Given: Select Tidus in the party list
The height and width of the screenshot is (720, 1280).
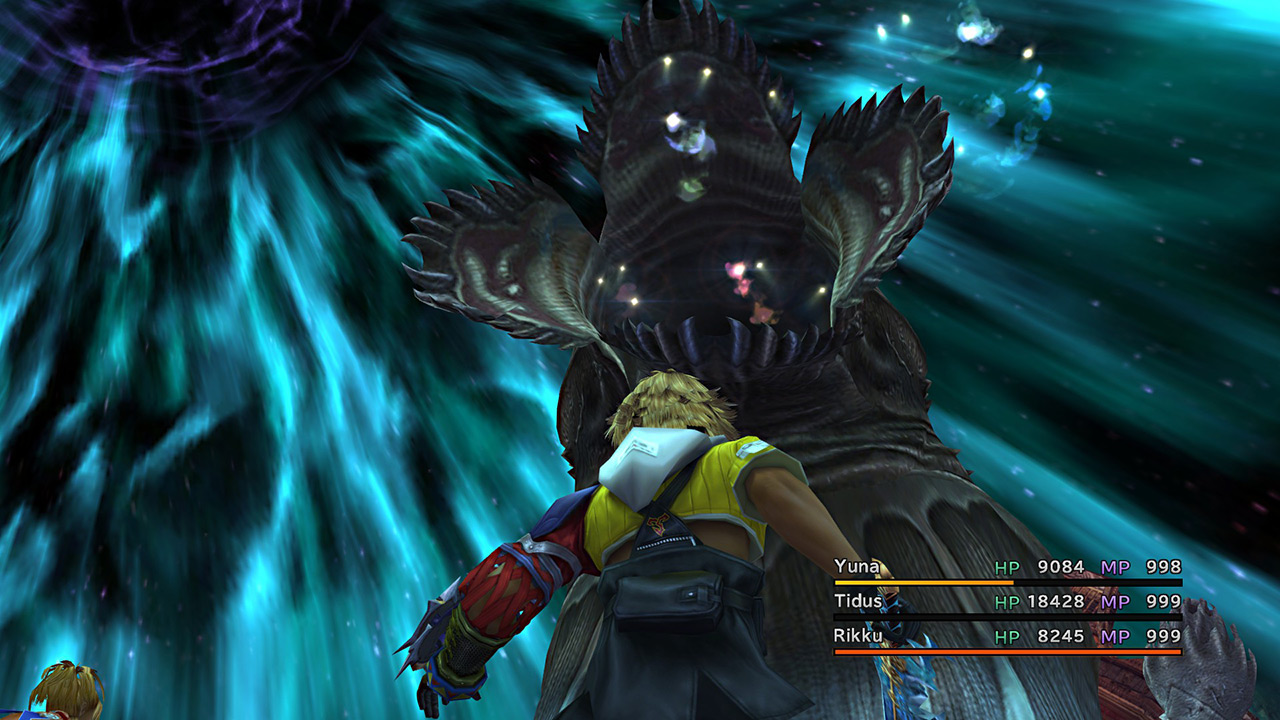Looking at the screenshot, I should (x=858, y=602).
